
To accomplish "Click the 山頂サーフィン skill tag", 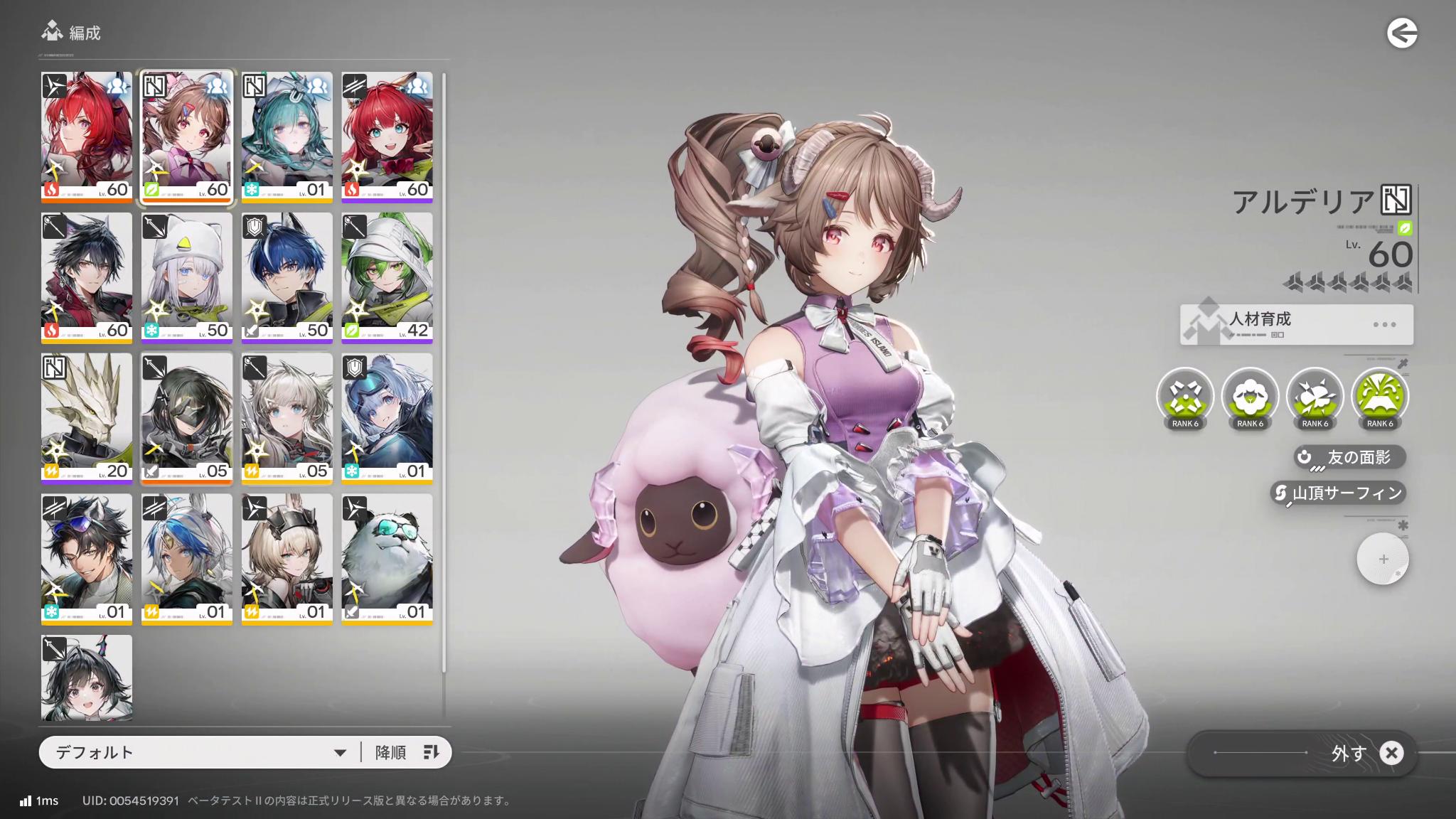I will [1339, 492].
